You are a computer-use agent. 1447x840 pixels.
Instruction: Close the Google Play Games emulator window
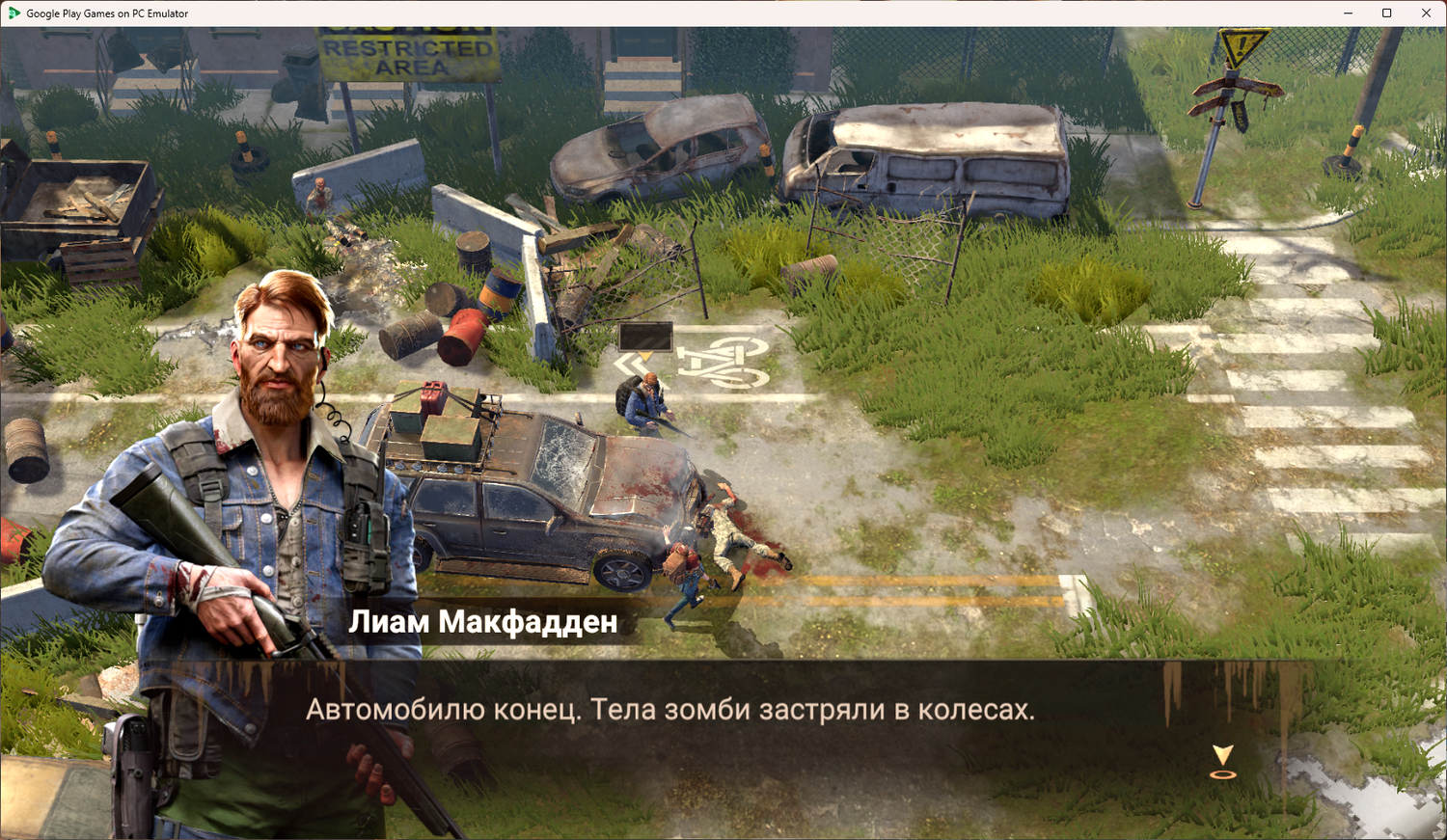point(1426,14)
